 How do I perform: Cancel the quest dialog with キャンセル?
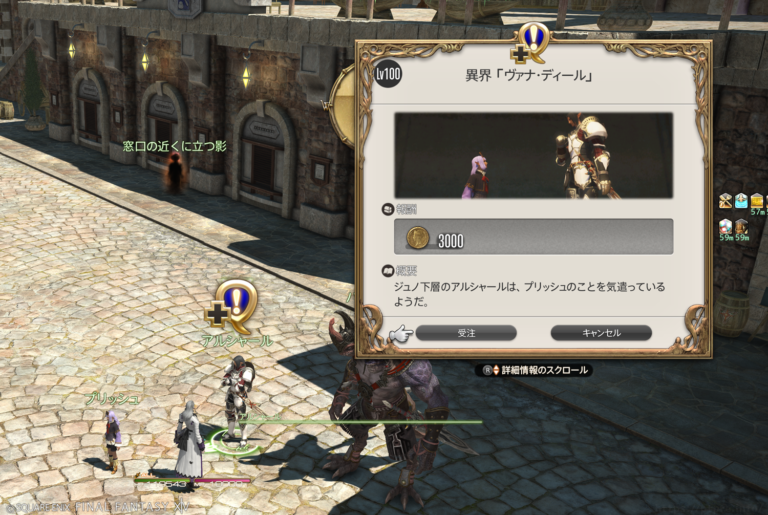[600, 333]
